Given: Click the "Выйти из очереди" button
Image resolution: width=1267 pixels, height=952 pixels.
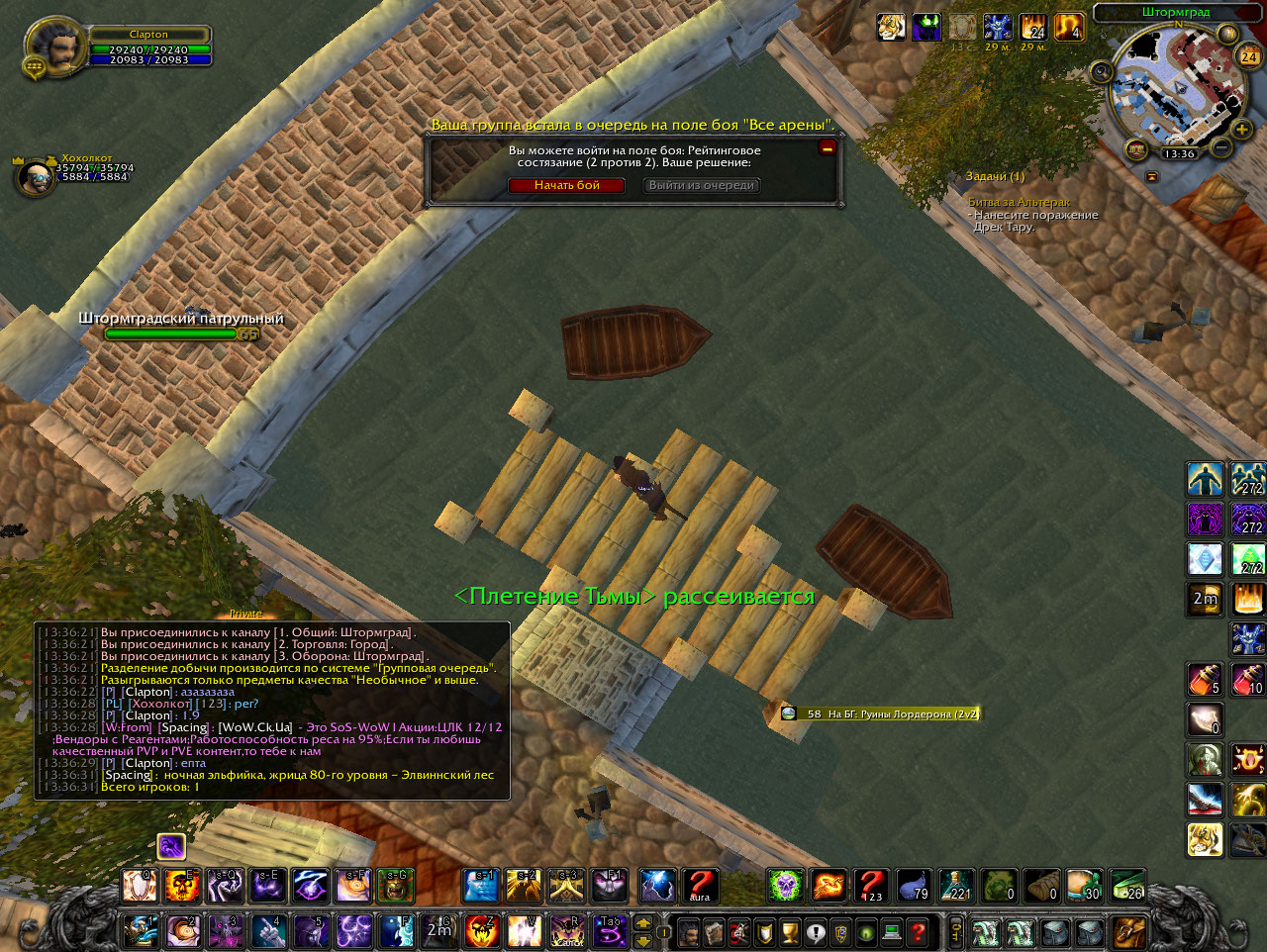Looking at the screenshot, I should 702,185.
